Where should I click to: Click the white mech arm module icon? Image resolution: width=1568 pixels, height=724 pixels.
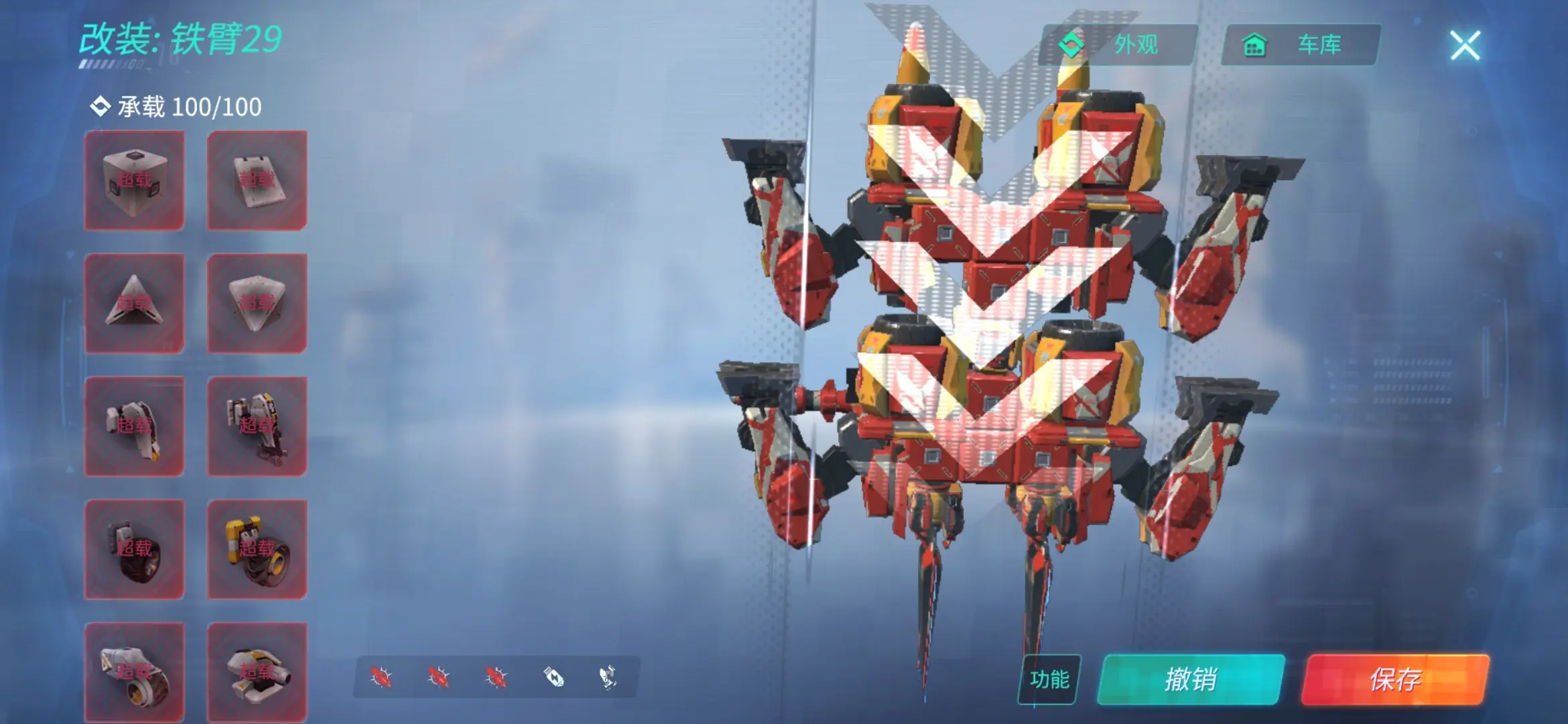(608, 677)
